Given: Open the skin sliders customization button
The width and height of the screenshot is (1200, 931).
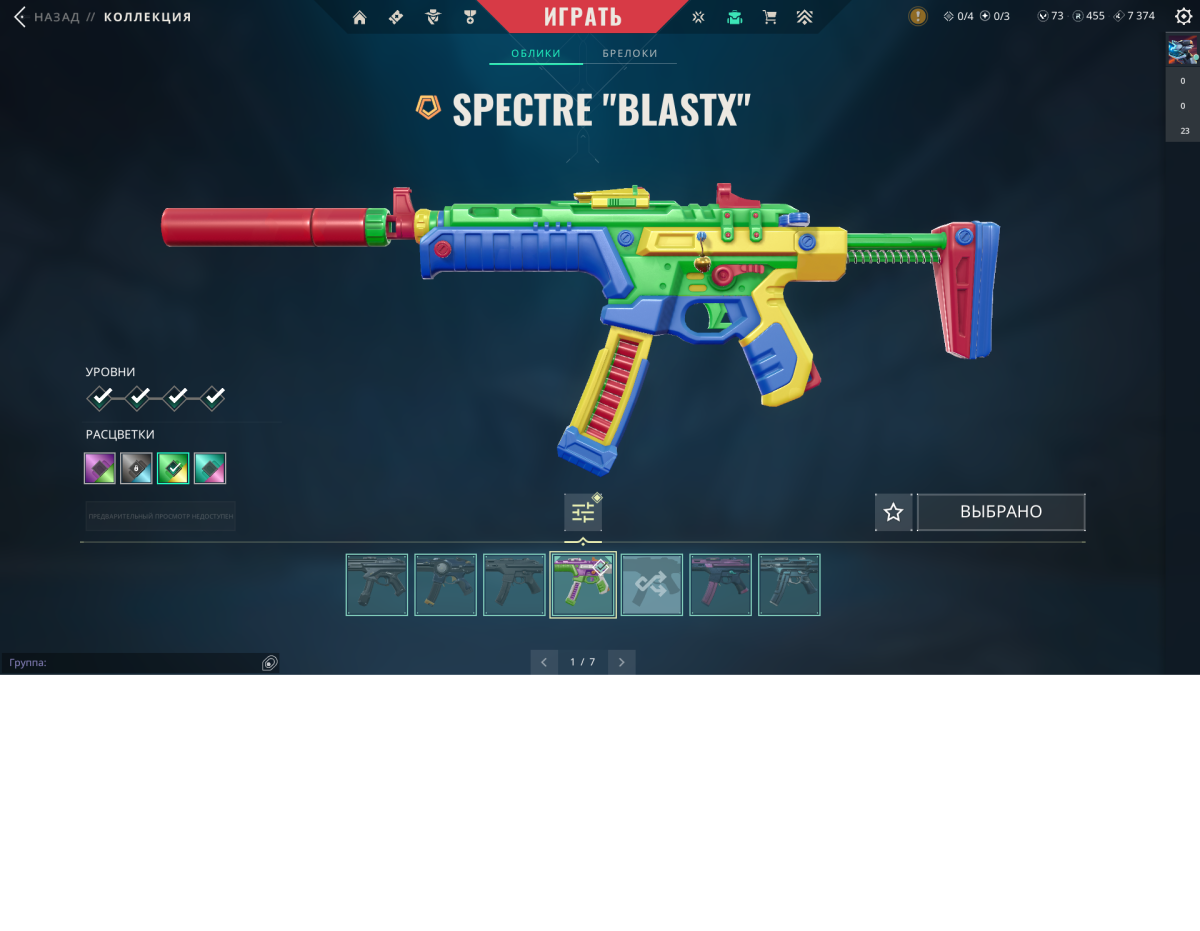Looking at the screenshot, I should coord(583,513).
